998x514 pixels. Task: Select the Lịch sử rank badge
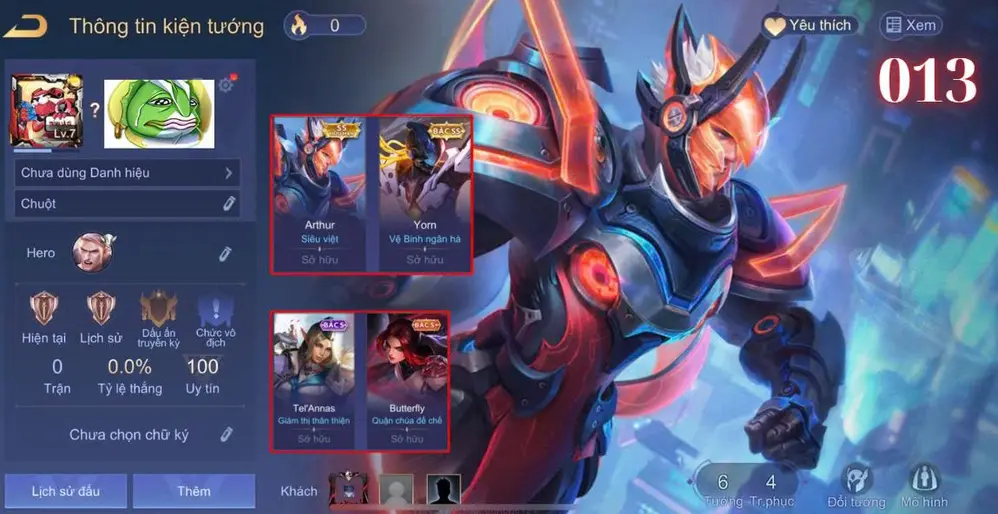(100, 309)
